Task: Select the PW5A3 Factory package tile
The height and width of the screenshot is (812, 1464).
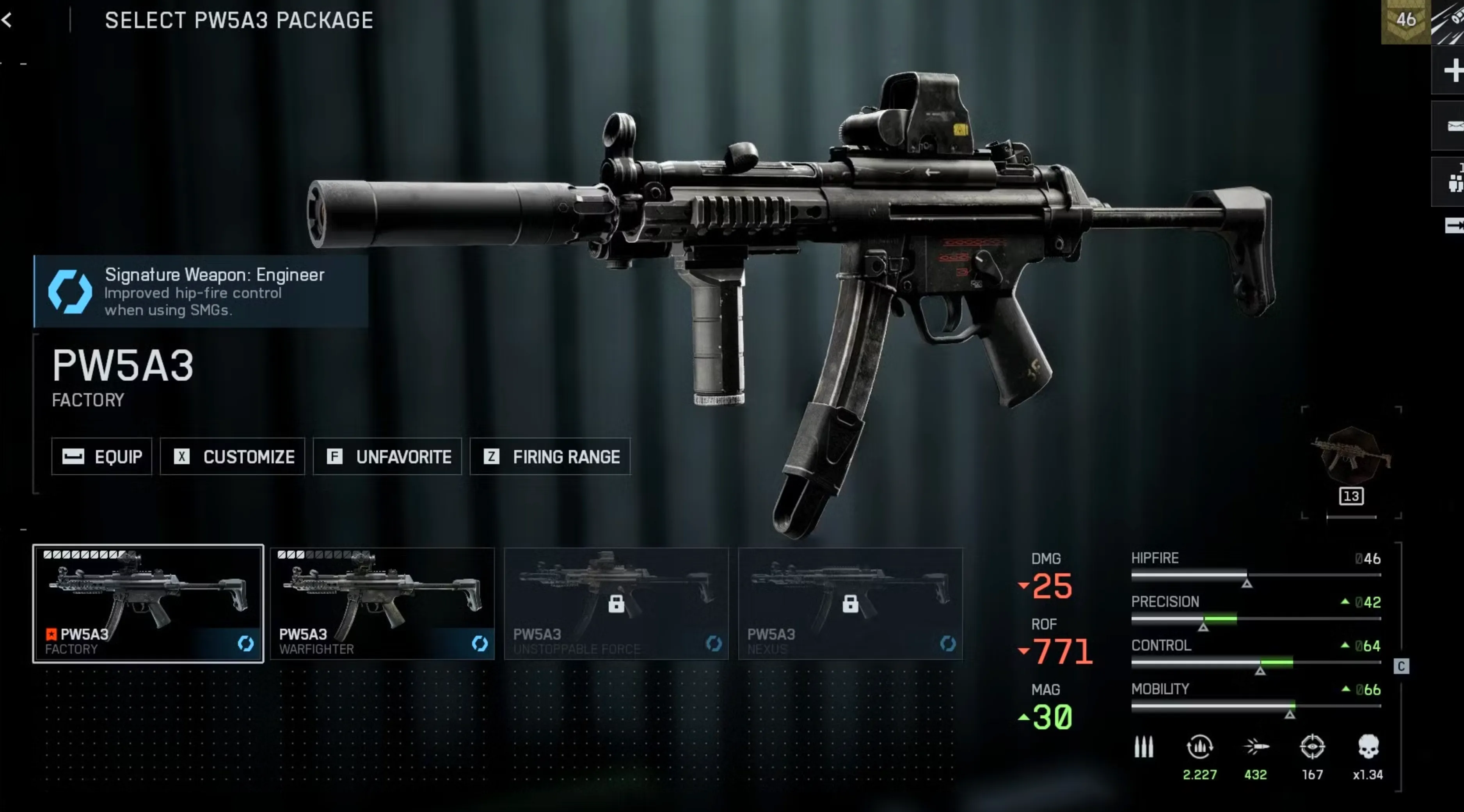Action: [148, 603]
